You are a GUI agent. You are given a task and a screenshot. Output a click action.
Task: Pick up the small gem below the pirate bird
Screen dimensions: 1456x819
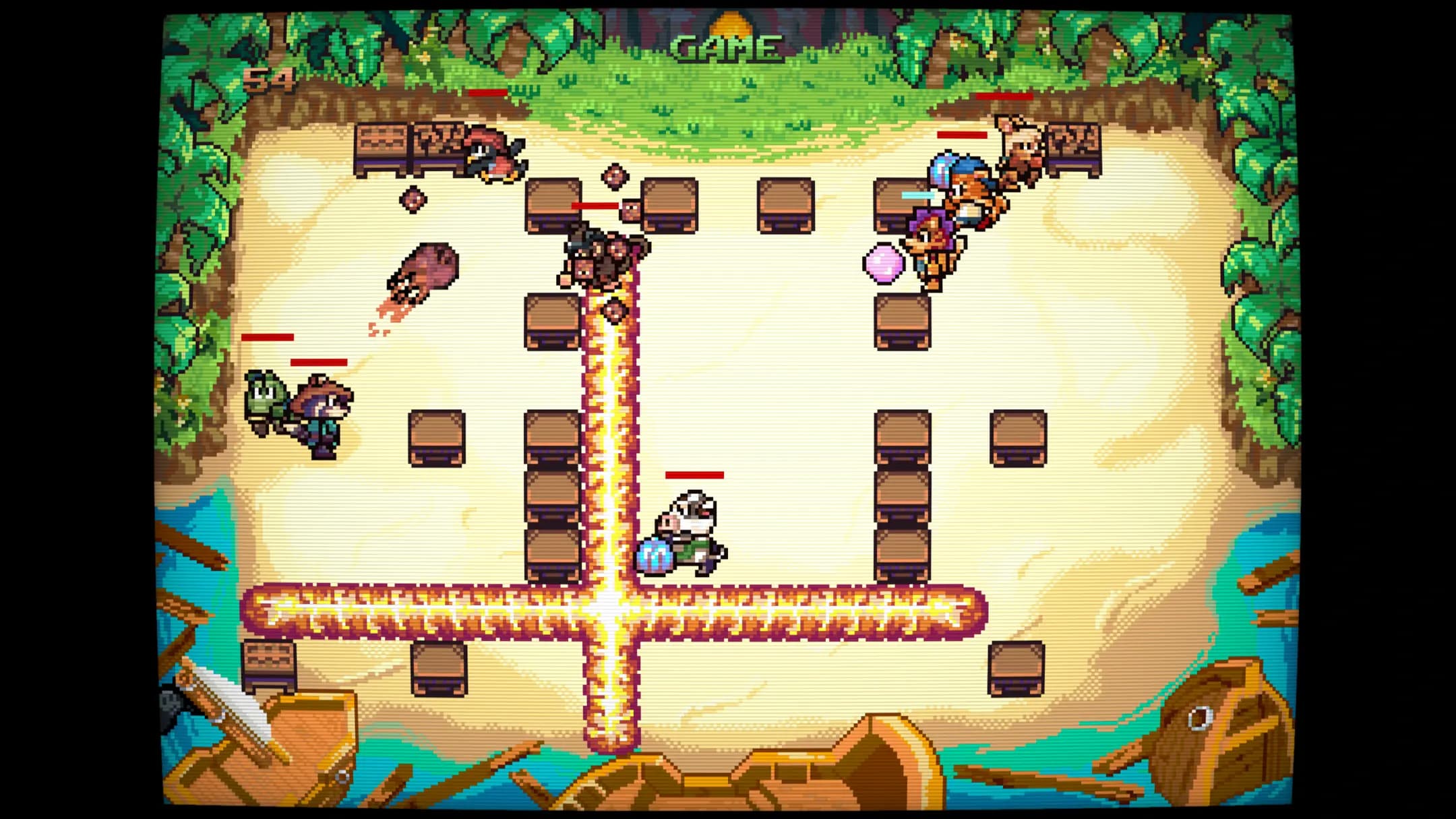click(413, 200)
